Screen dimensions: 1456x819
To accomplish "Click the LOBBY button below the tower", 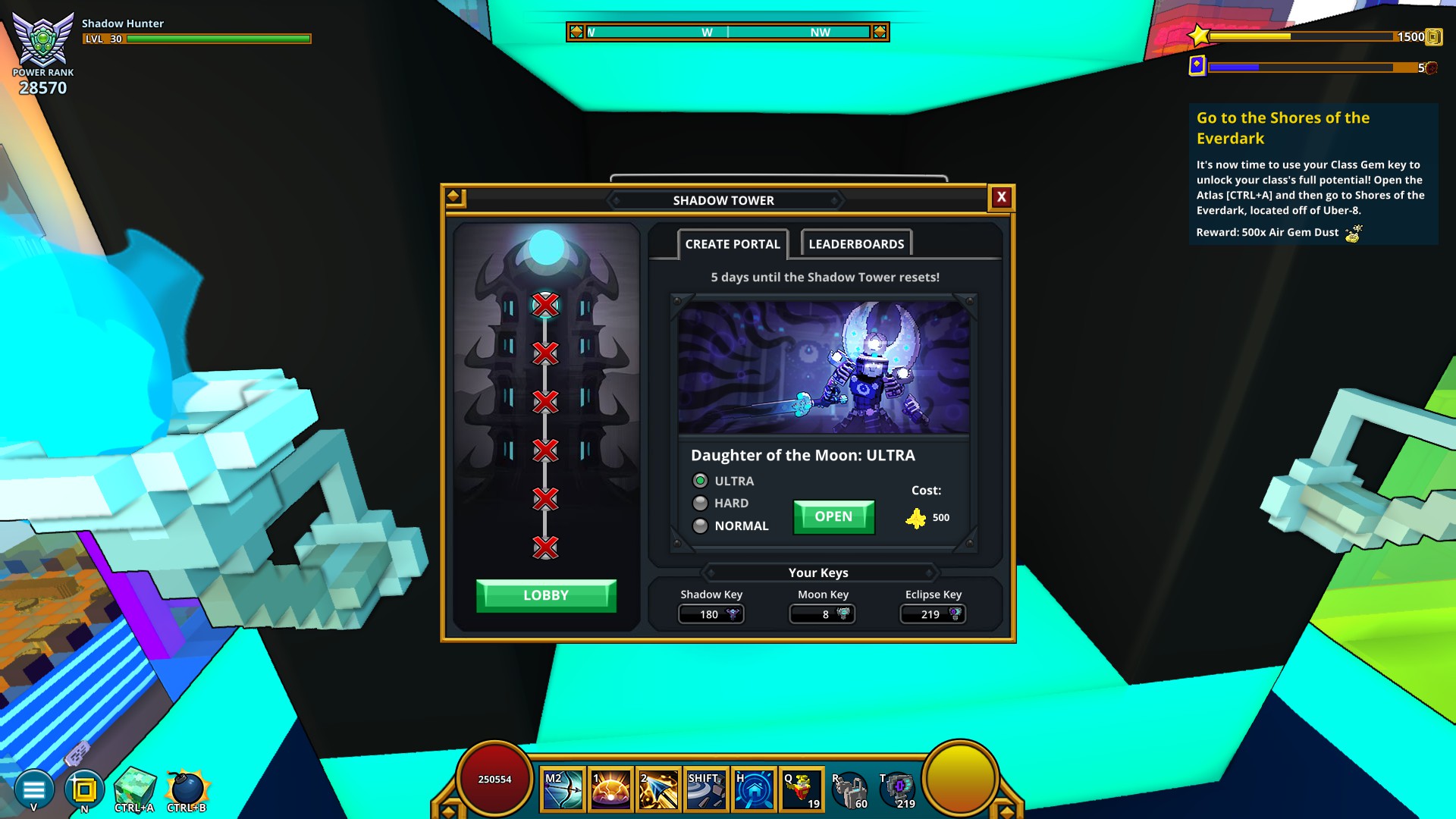I will click(x=547, y=595).
